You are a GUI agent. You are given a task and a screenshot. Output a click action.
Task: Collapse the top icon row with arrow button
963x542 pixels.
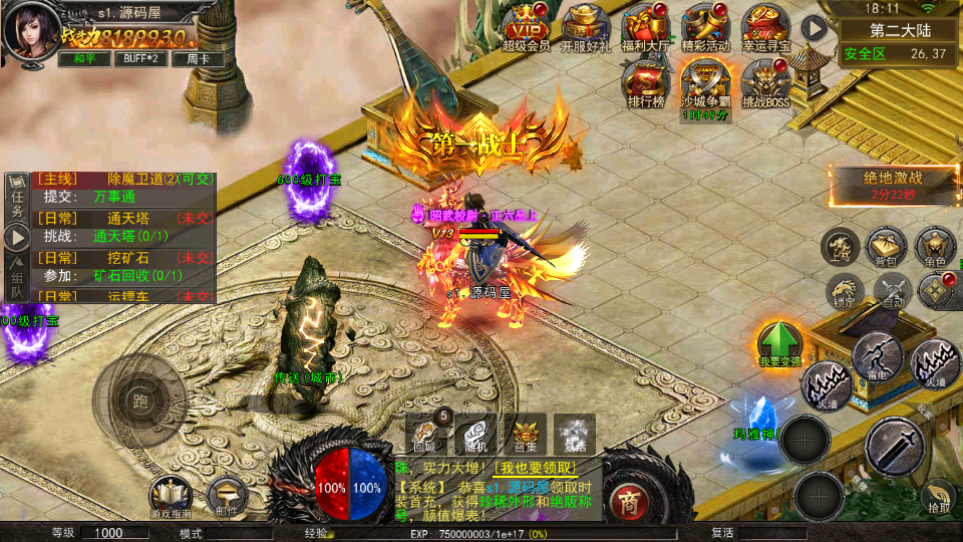click(x=816, y=27)
